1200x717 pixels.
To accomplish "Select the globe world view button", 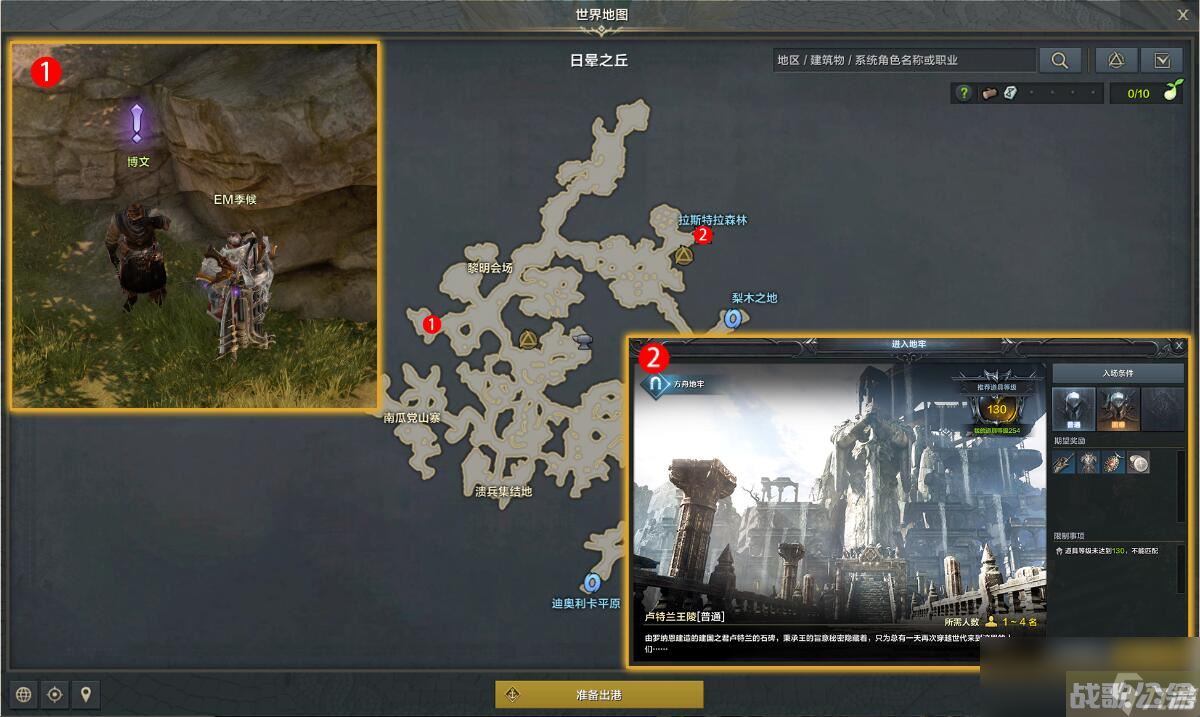I will click(24, 694).
